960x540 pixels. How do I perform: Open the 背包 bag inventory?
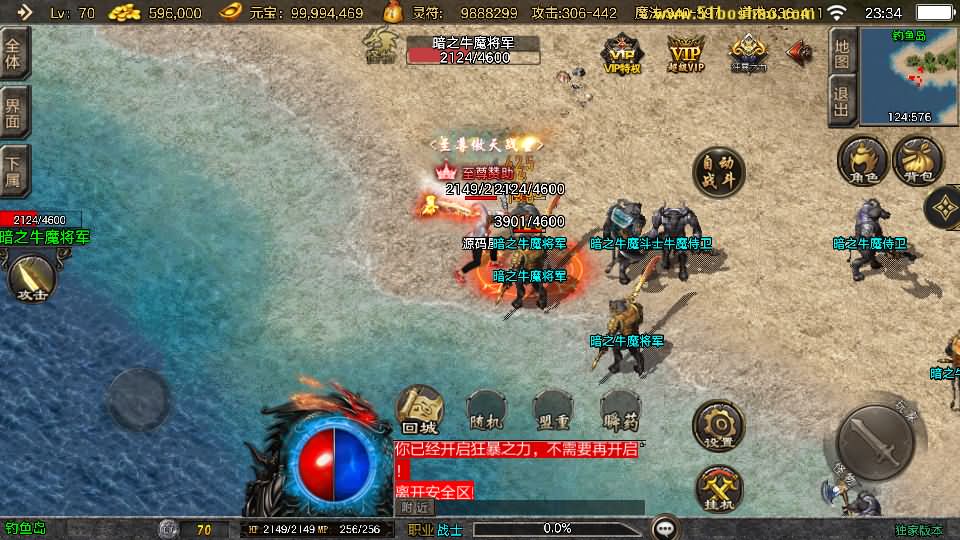pos(917,161)
